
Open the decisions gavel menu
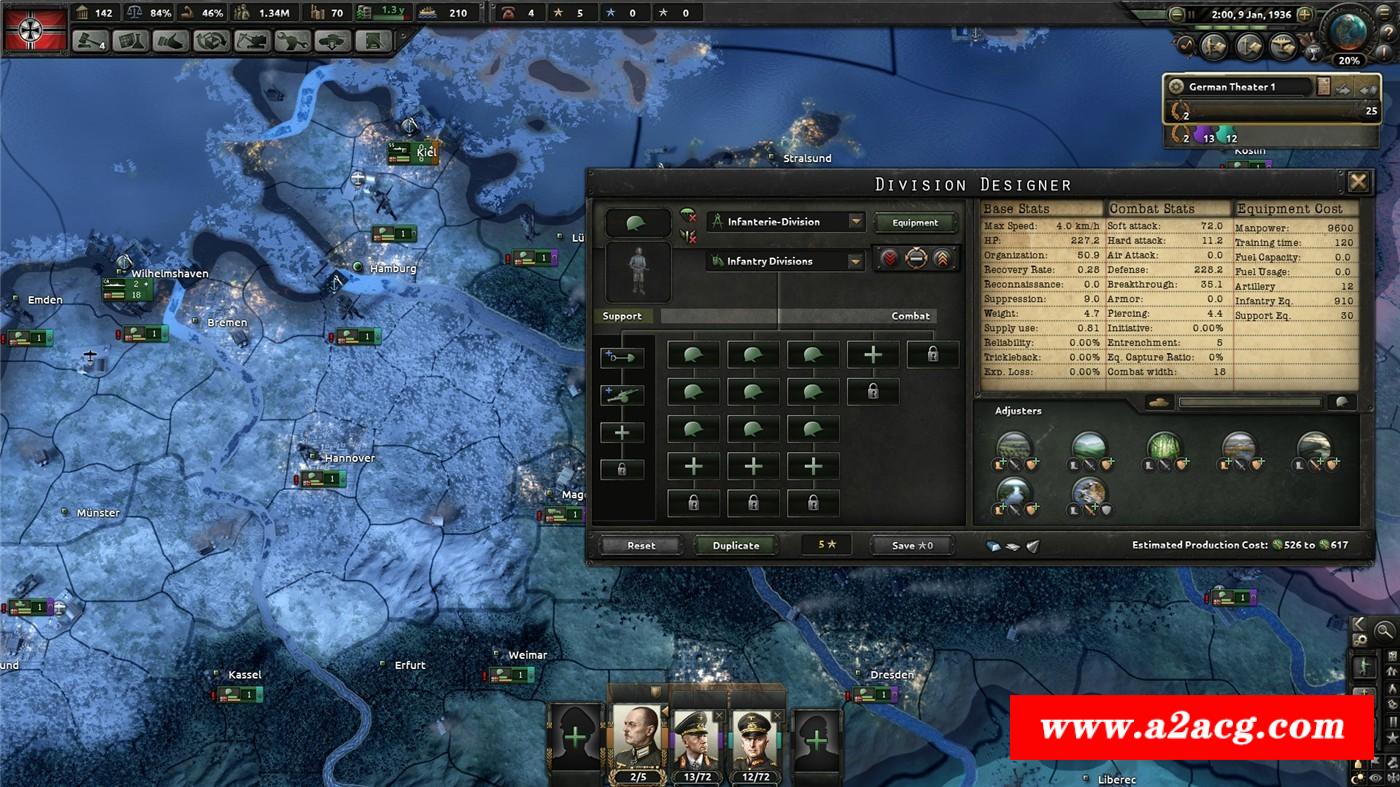click(x=89, y=41)
